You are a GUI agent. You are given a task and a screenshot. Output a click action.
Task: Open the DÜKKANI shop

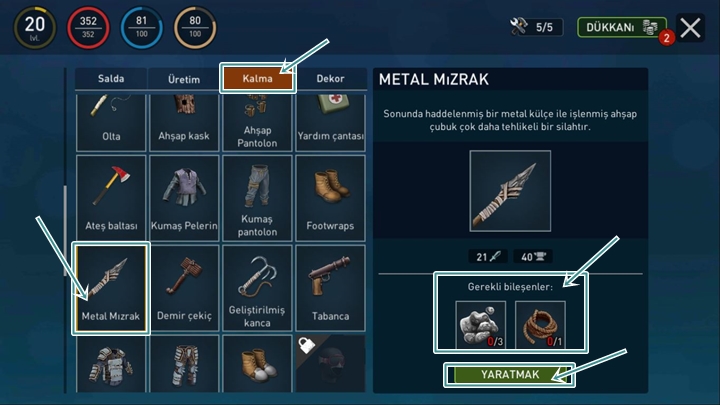[x=622, y=27]
